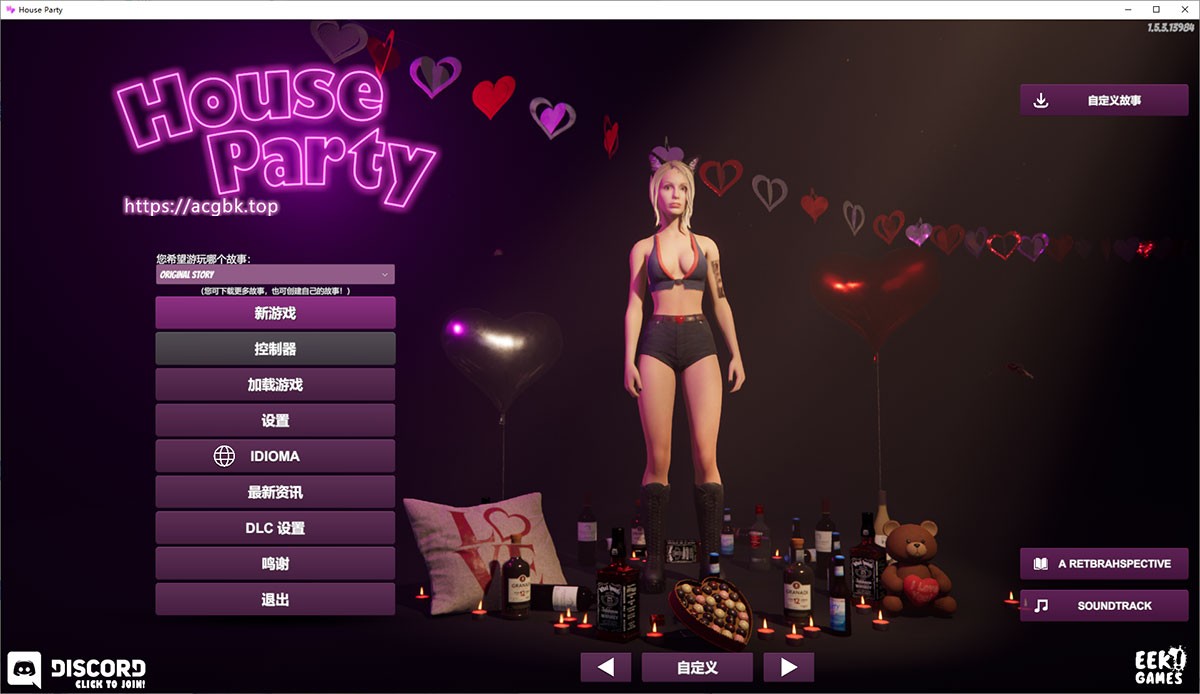This screenshot has height=694, width=1200.
Task: Open the 自定义 customize button
Action: [697, 667]
